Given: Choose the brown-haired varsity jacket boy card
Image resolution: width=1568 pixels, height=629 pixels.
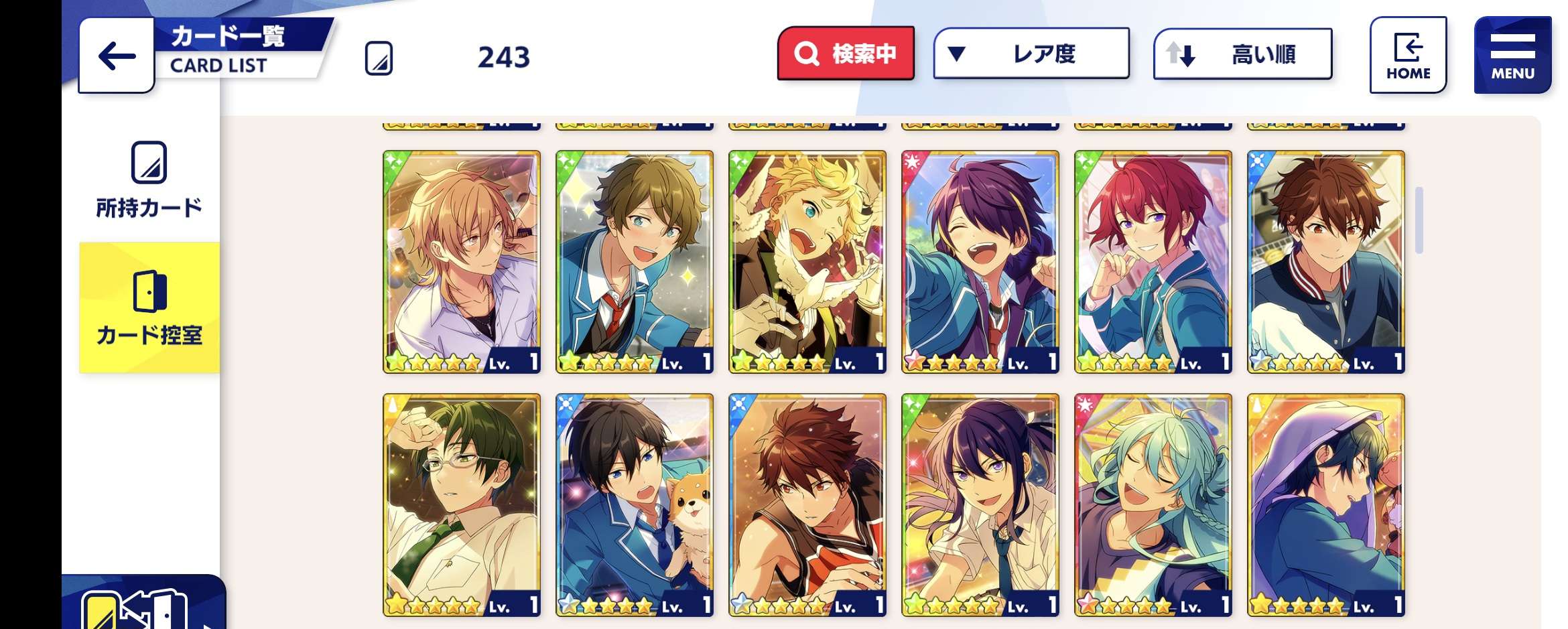Looking at the screenshot, I should coord(1326,261).
